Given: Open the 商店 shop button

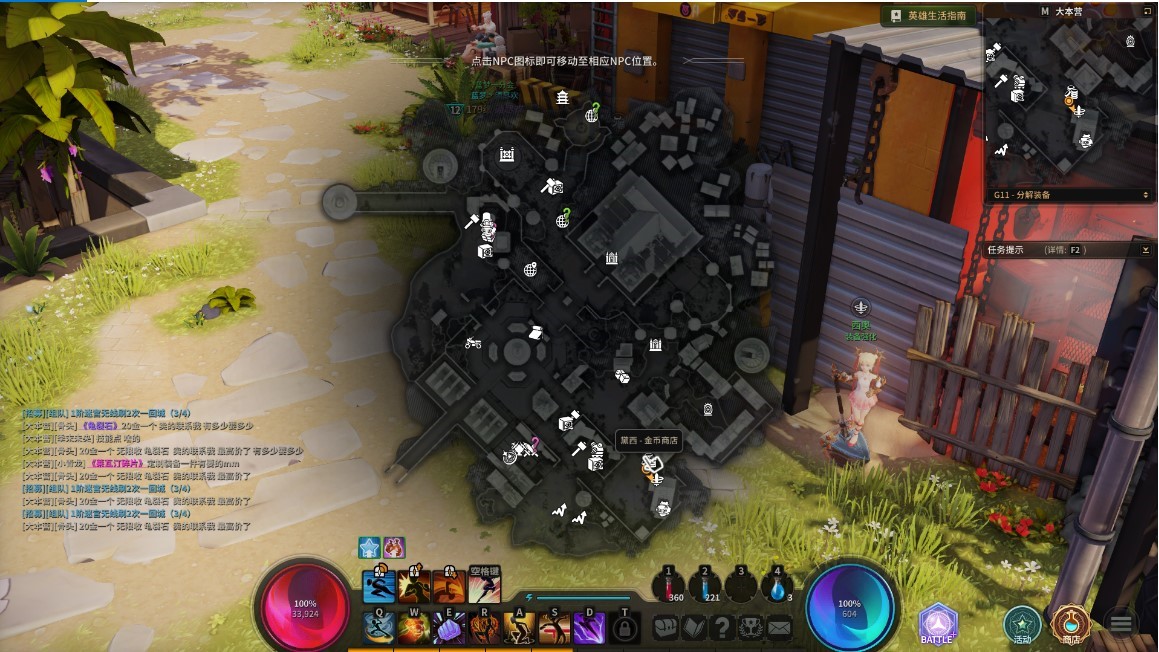Looking at the screenshot, I should point(1070,624).
